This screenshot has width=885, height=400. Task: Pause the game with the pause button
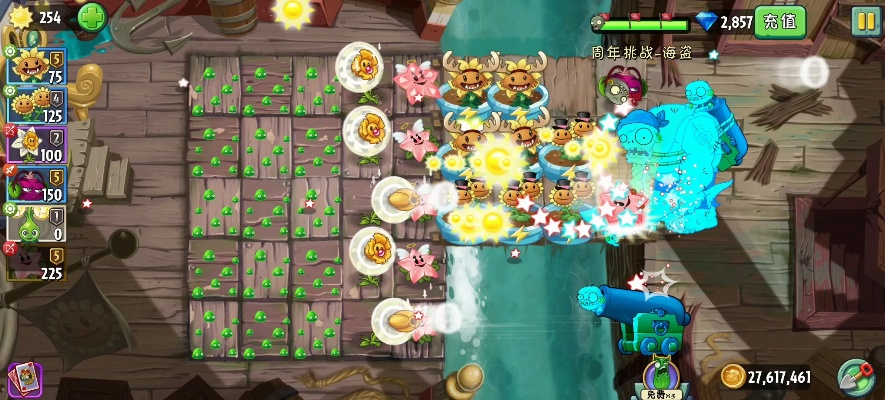(x=866, y=21)
